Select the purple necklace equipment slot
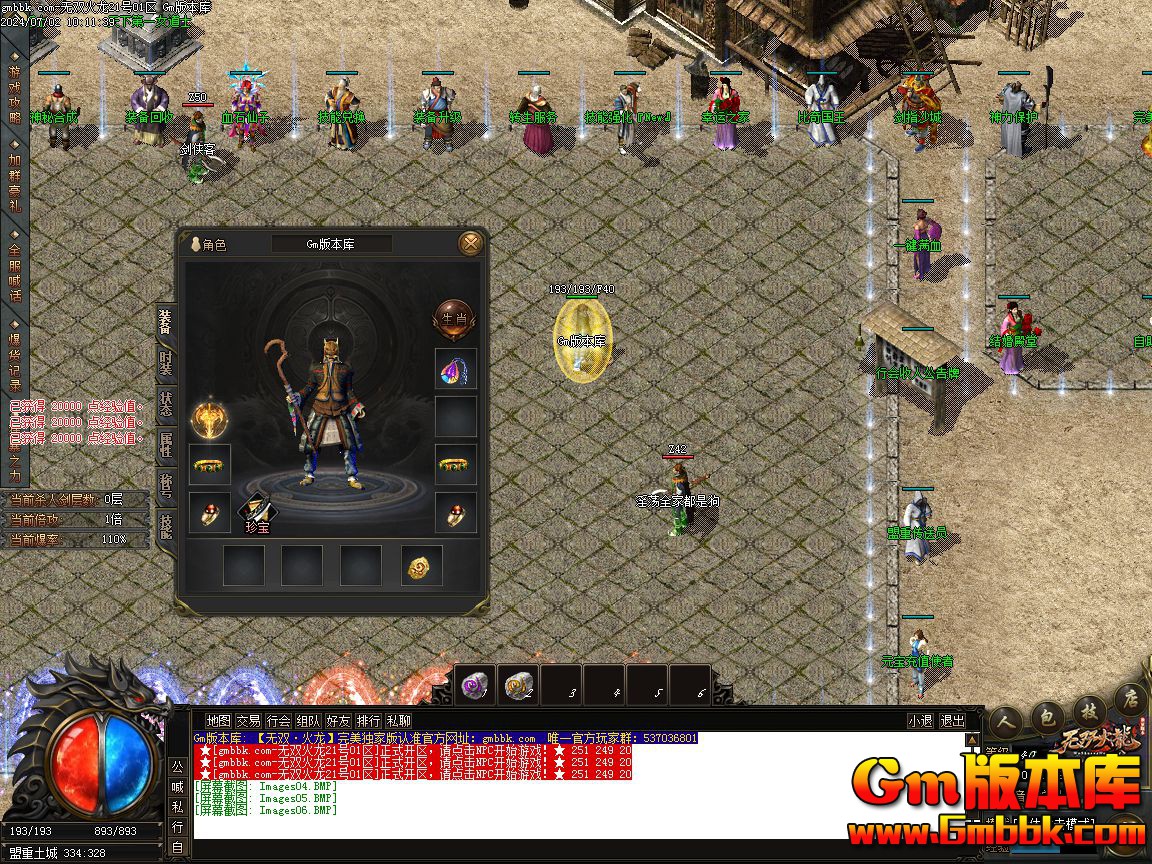 coord(455,370)
